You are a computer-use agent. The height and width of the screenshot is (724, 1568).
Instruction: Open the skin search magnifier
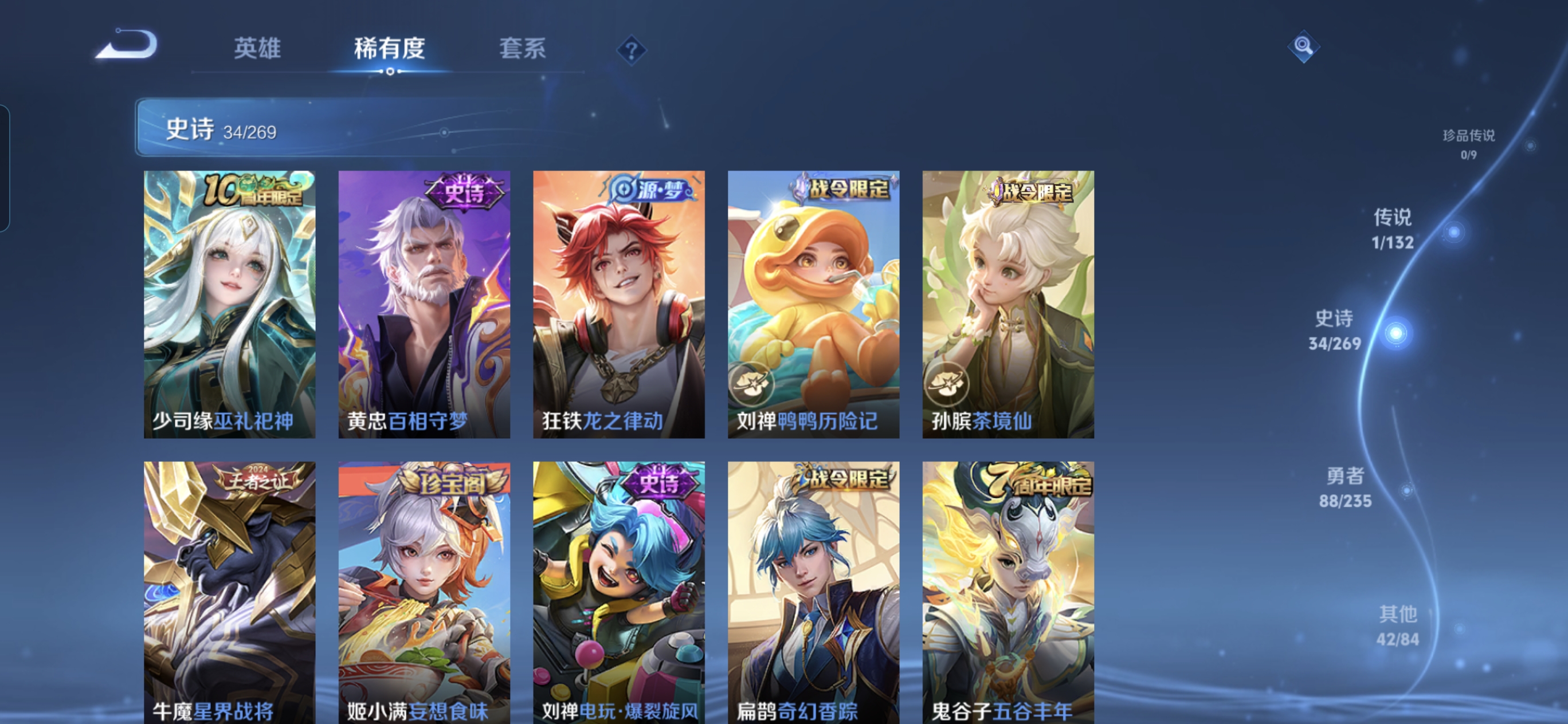pos(1303,46)
